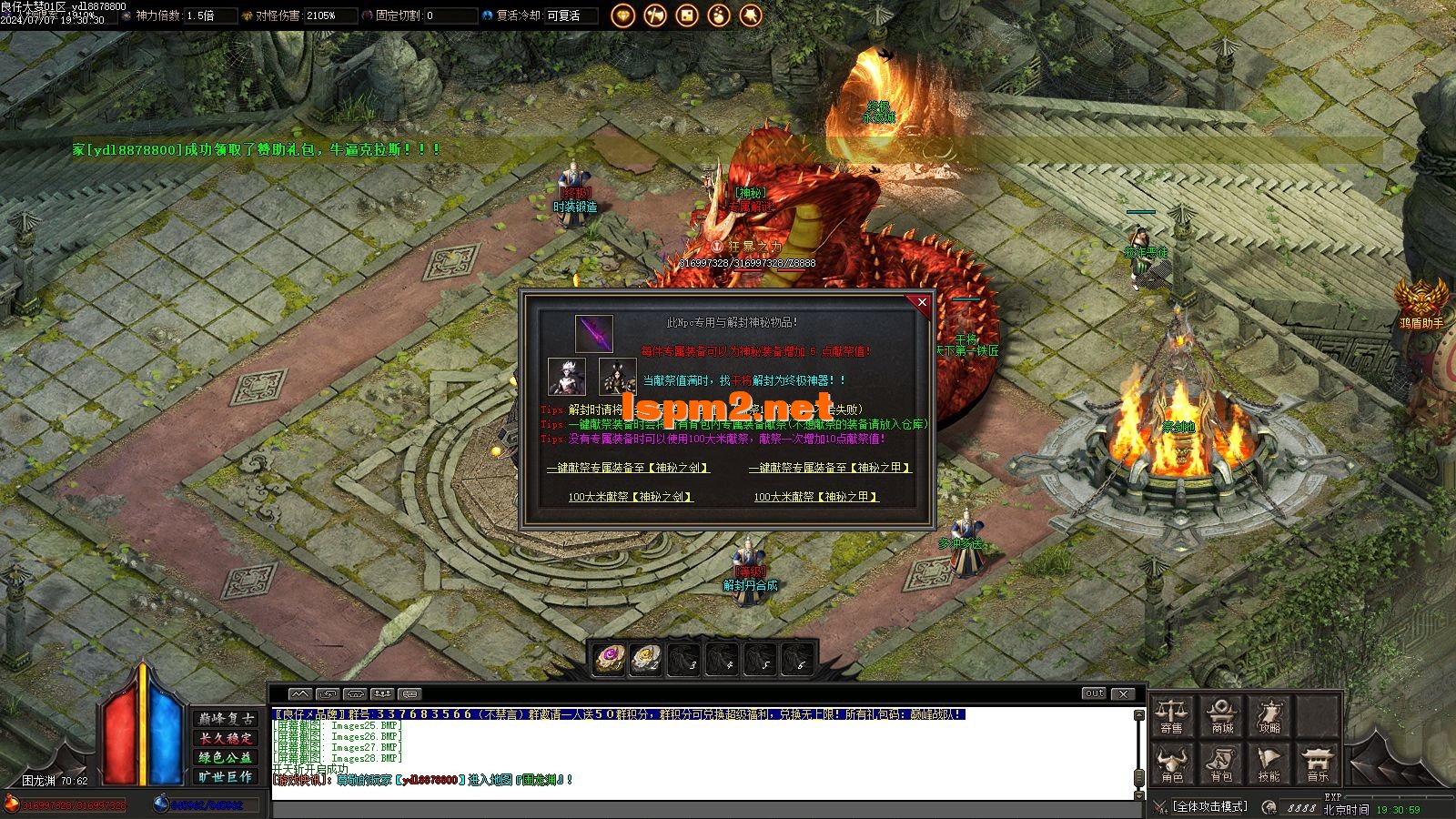Open the 技能 skills panel
The height and width of the screenshot is (819, 1456).
[x=1269, y=764]
